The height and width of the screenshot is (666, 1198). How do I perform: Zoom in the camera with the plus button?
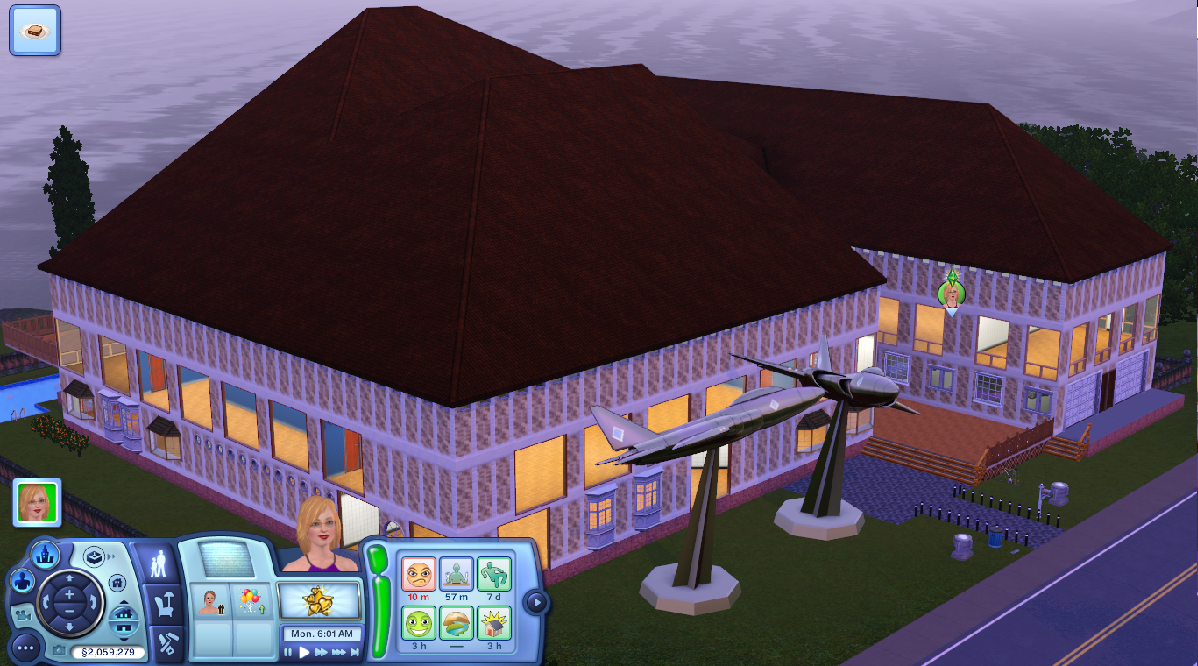[68, 595]
